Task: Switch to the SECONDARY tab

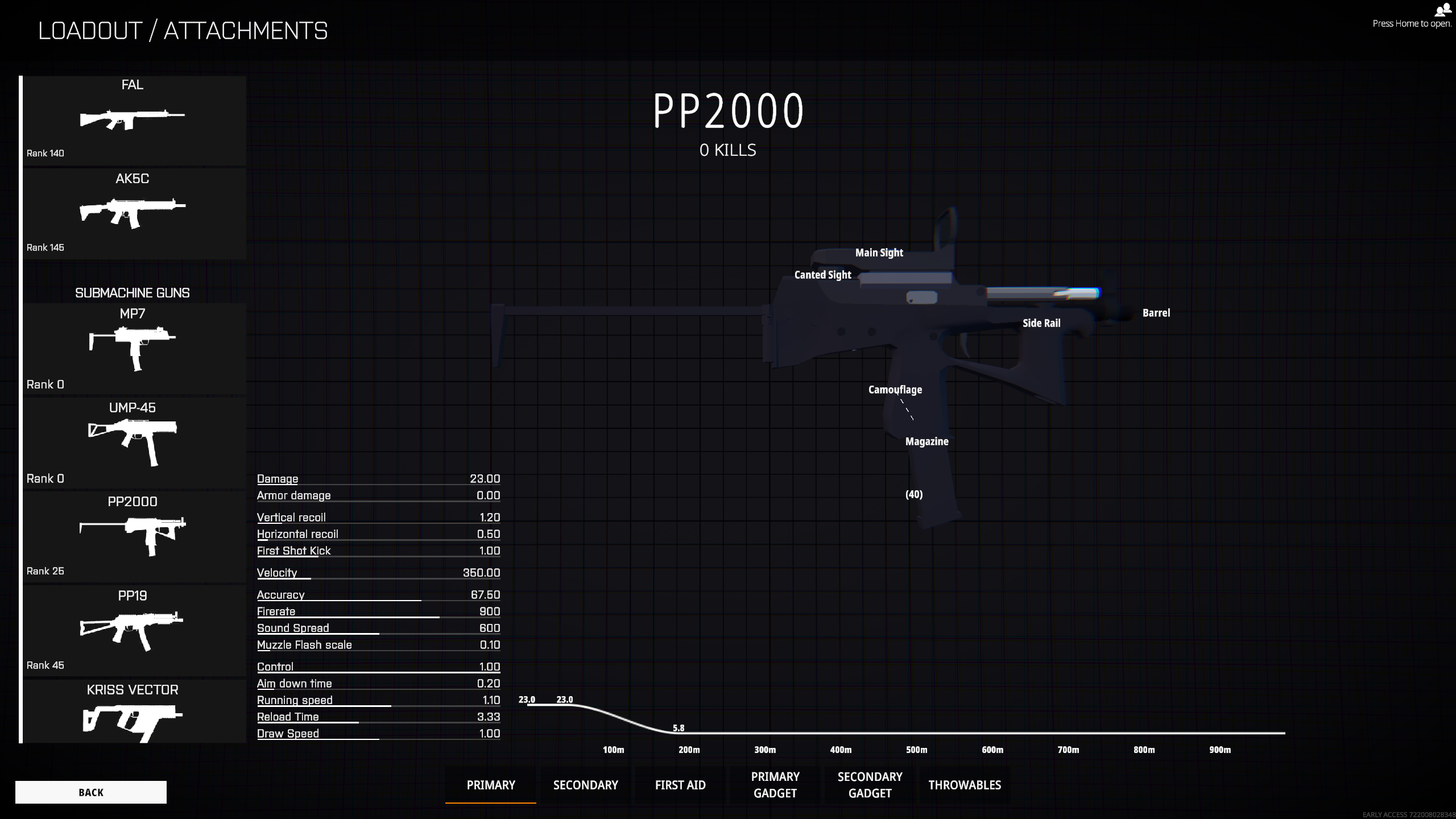Action: click(585, 784)
